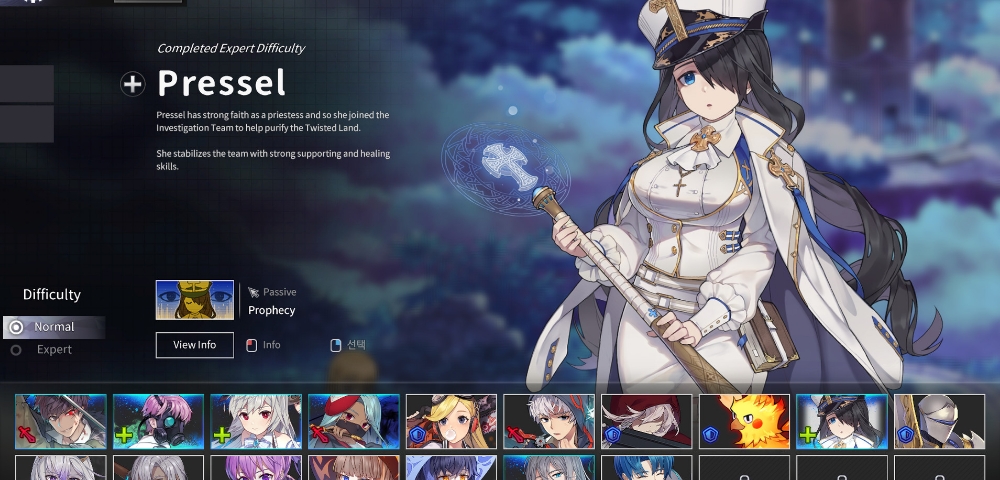
Task: Select Normal difficulty
Action: [54, 327]
